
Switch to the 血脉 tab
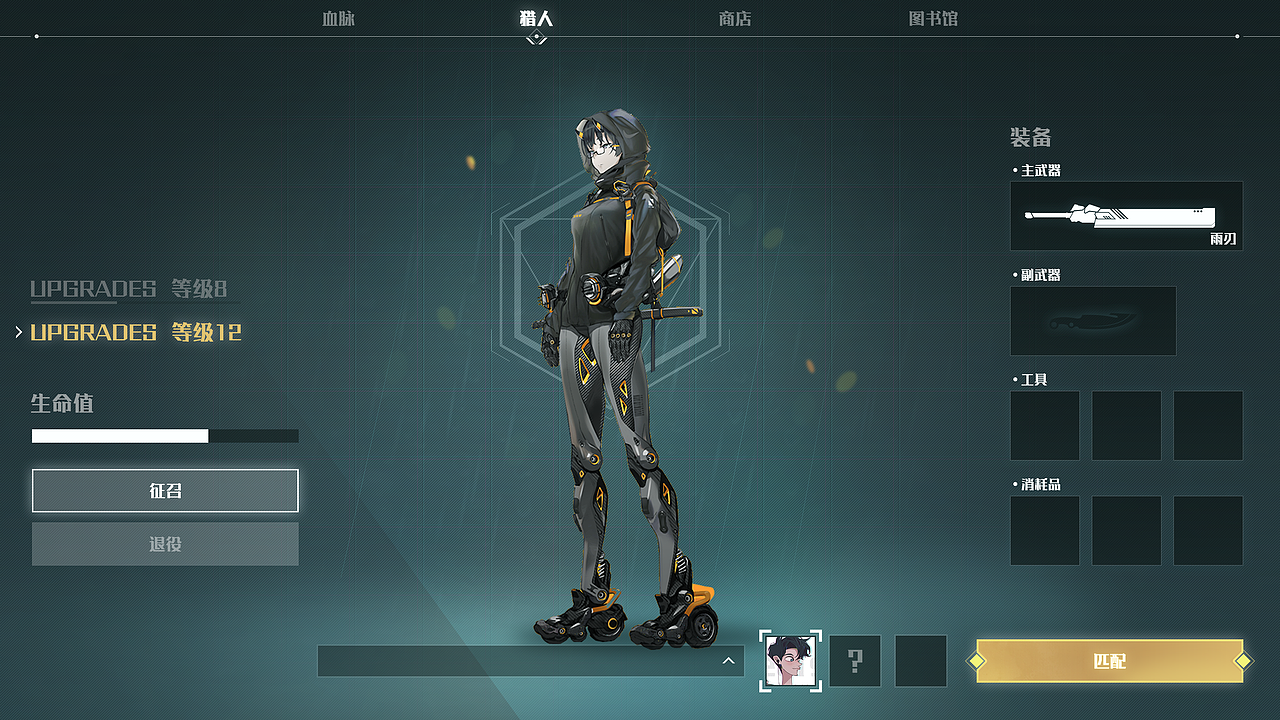(x=337, y=18)
